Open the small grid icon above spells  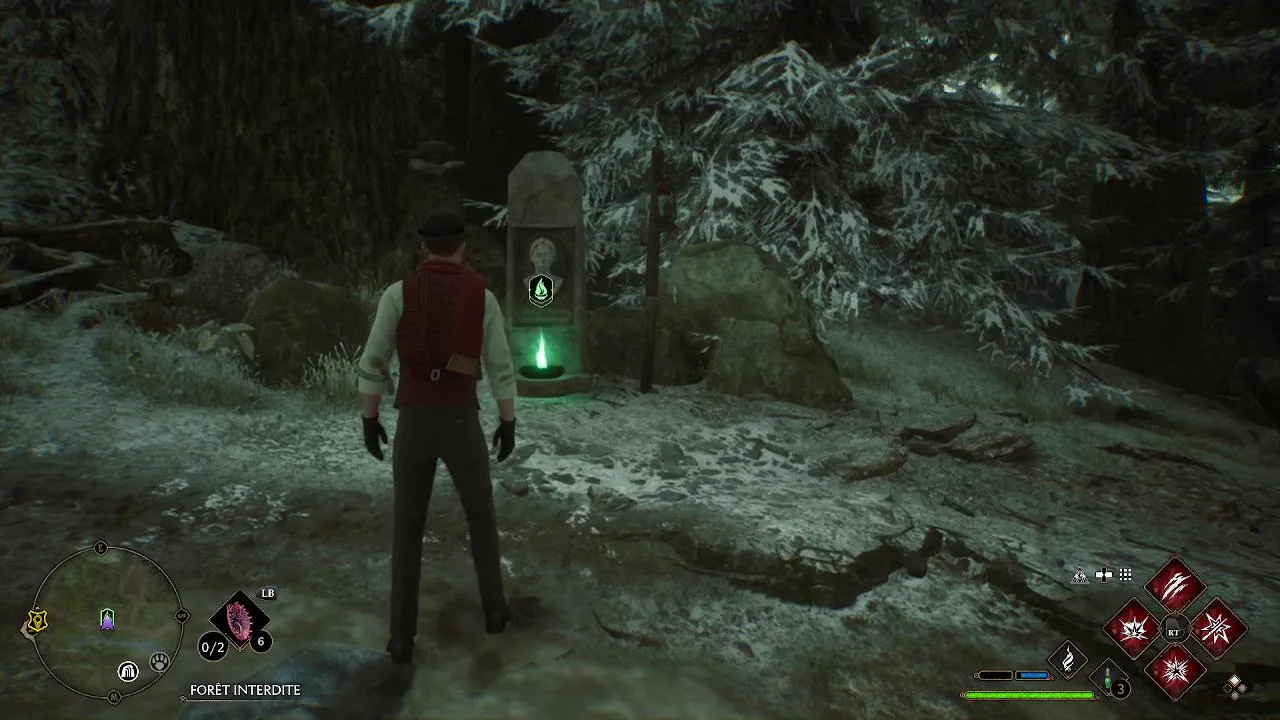pyautogui.click(x=1125, y=575)
